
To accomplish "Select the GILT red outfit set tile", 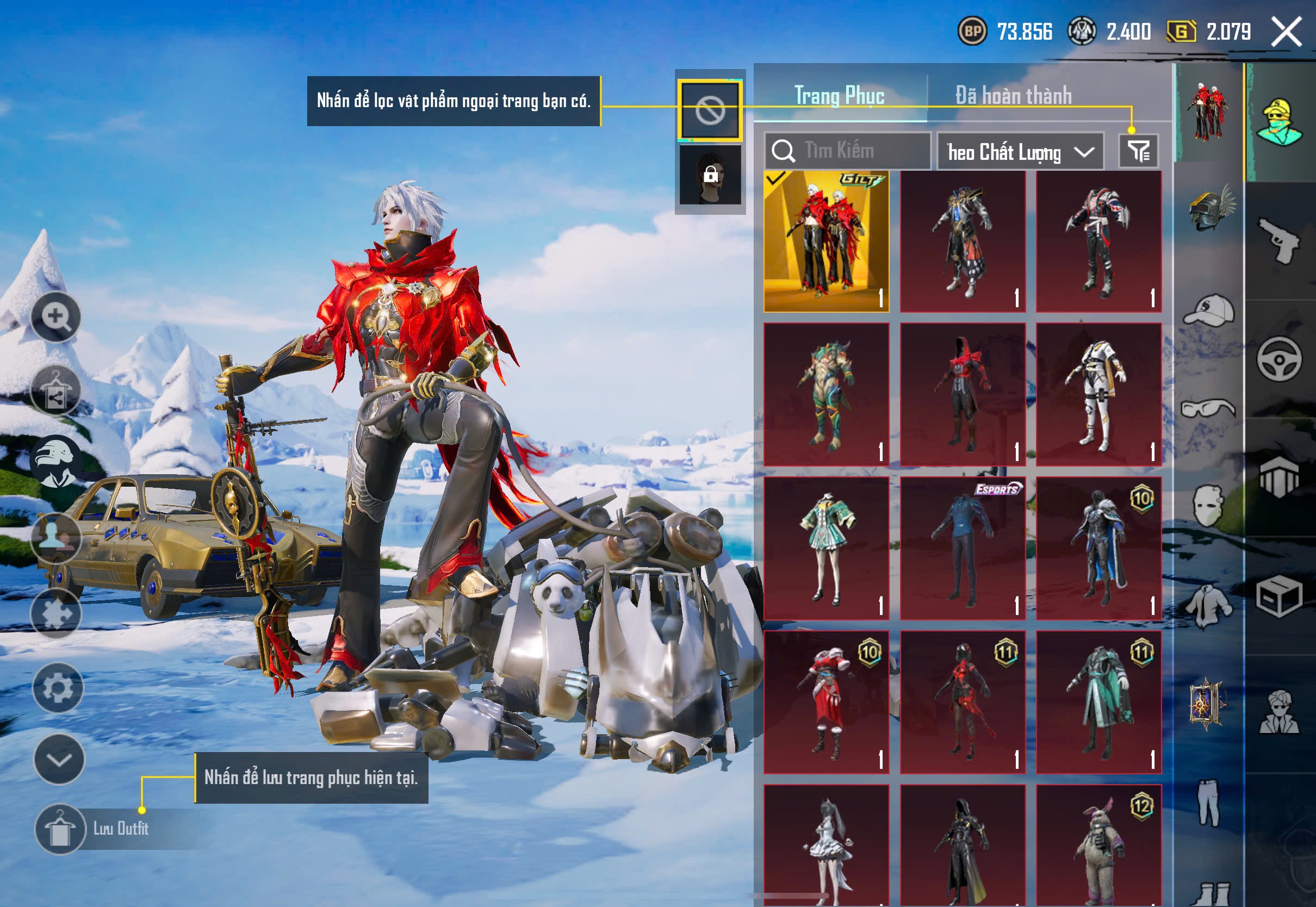I will (x=826, y=241).
